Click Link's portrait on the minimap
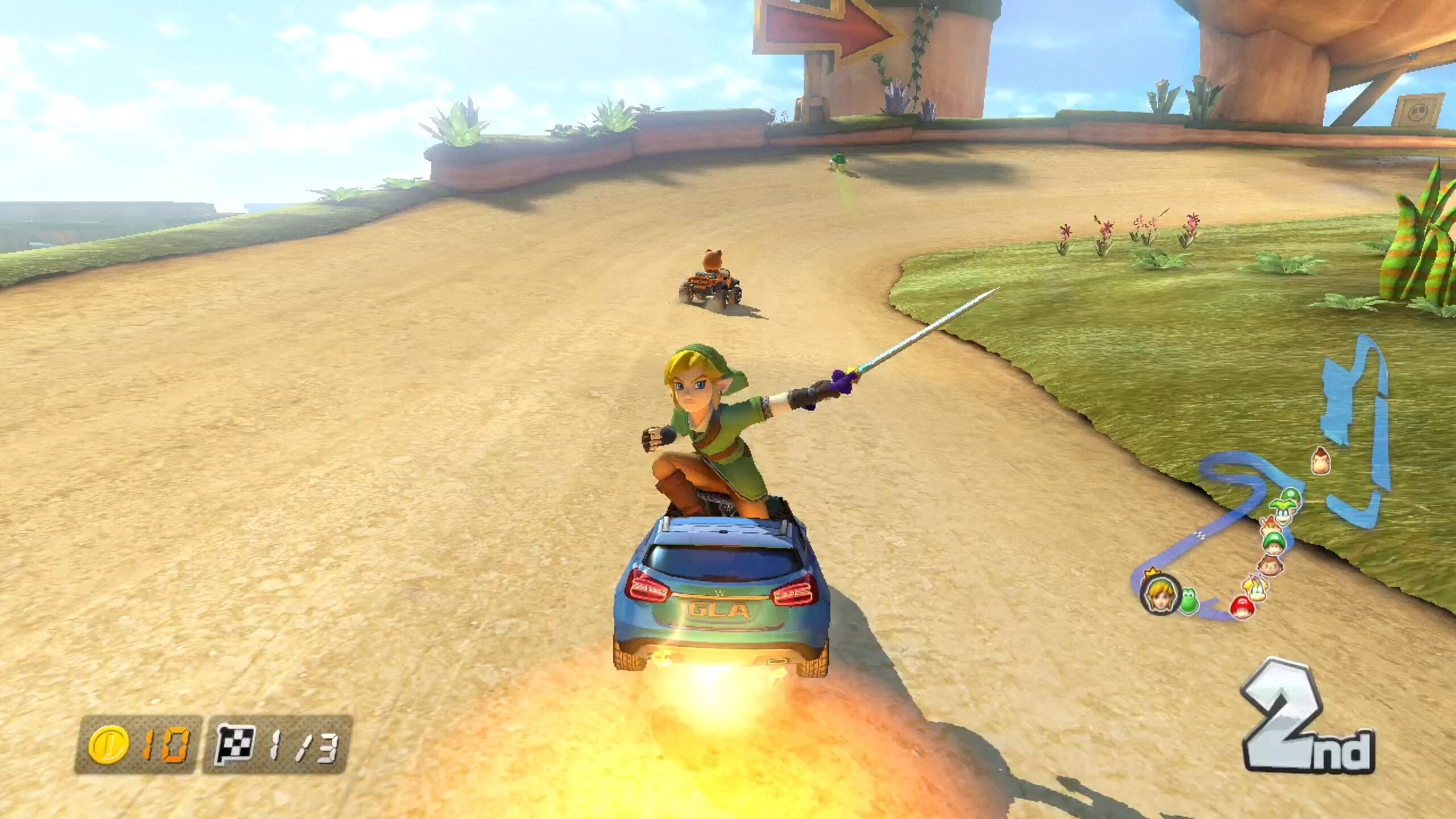This screenshot has width=1456, height=819. point(1160,597)
